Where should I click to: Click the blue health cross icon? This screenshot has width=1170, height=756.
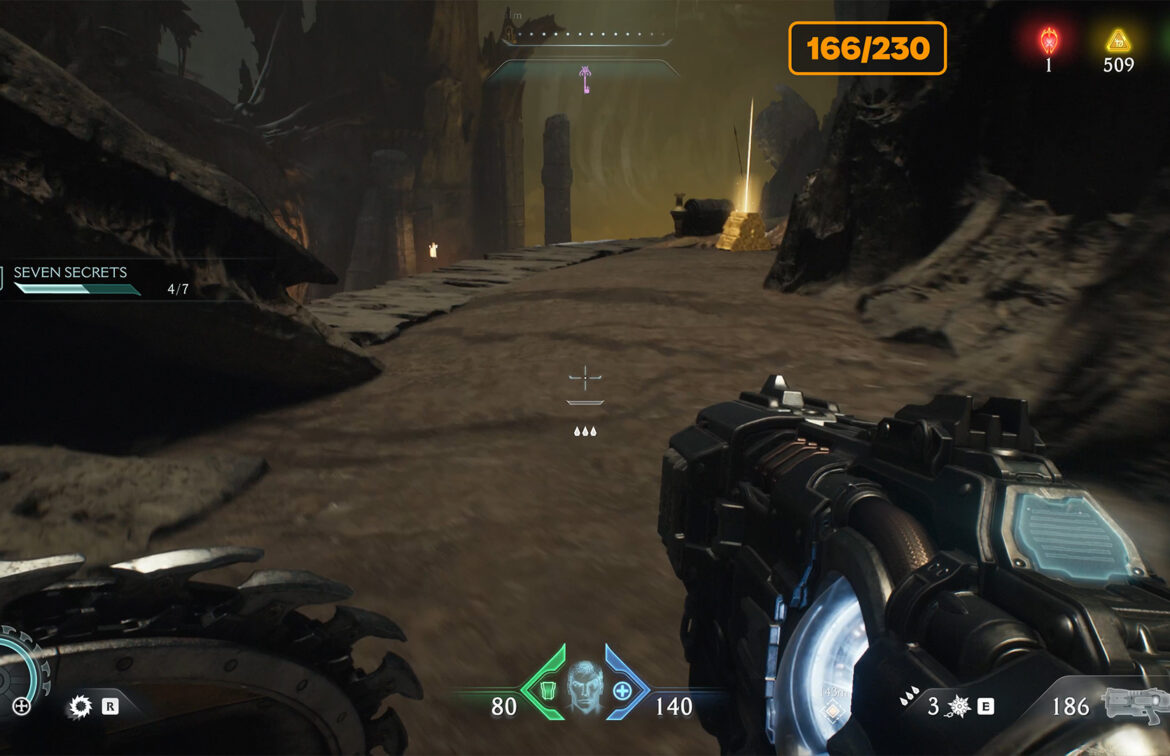622,691
